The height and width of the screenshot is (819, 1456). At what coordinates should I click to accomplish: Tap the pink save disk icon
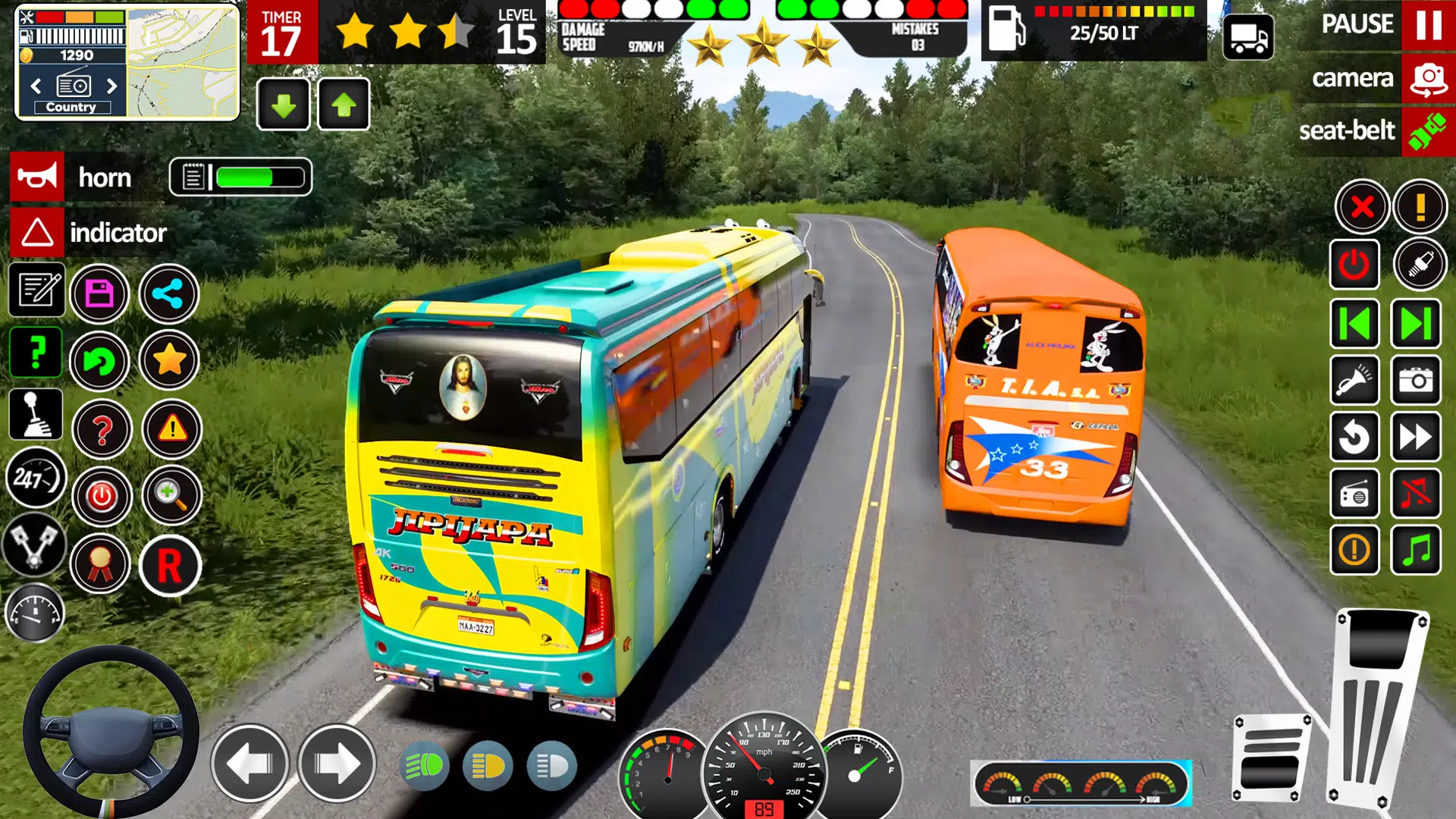click(x=99, y=293)
